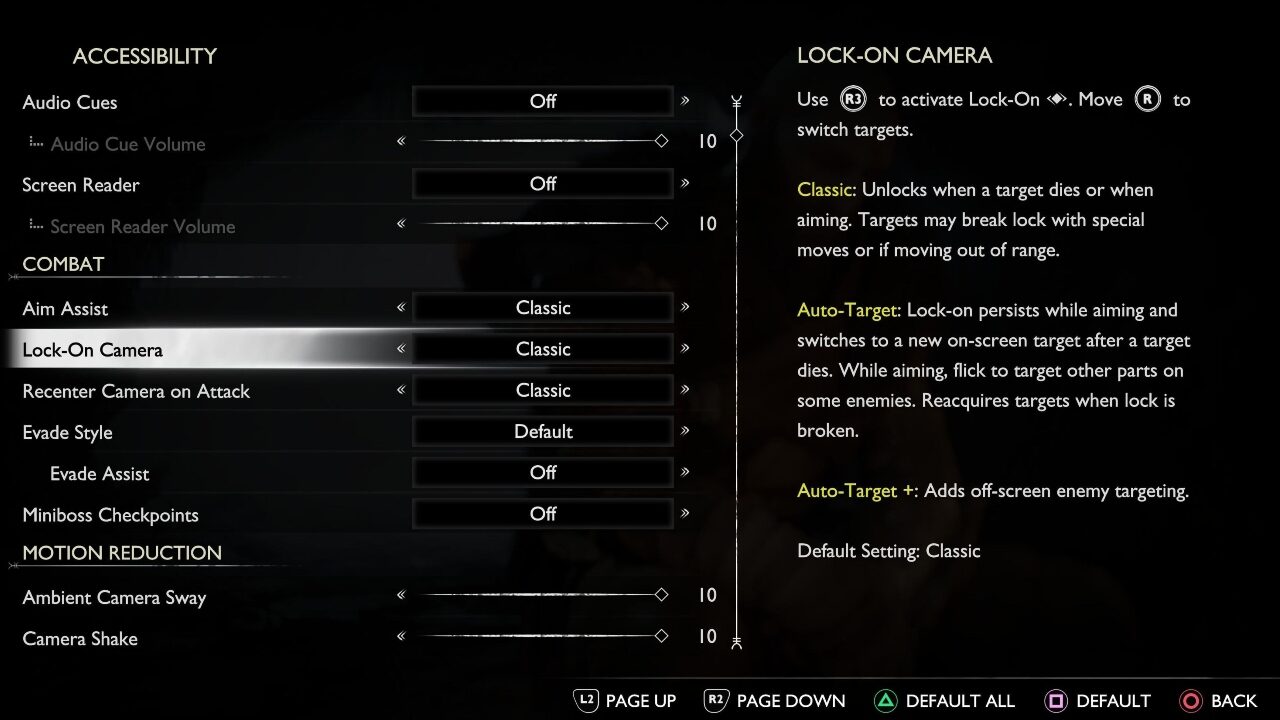Select the Audio Cues setting row

tap(70, 102)
